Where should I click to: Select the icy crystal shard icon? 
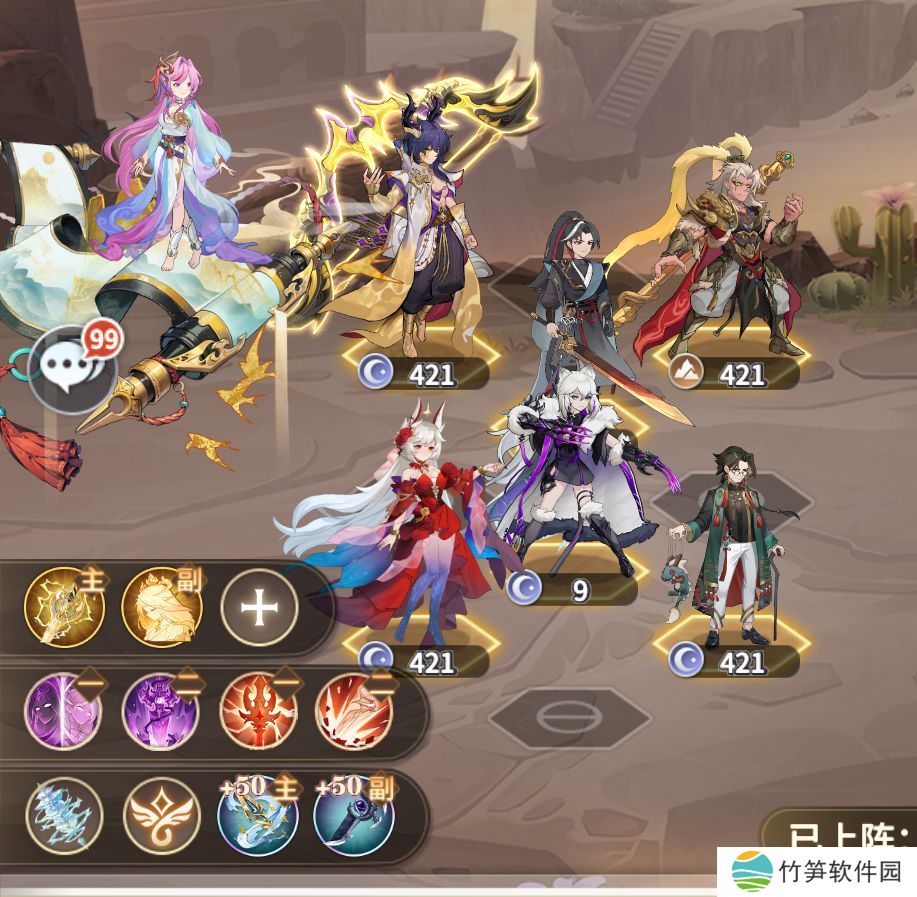(64, 815)
